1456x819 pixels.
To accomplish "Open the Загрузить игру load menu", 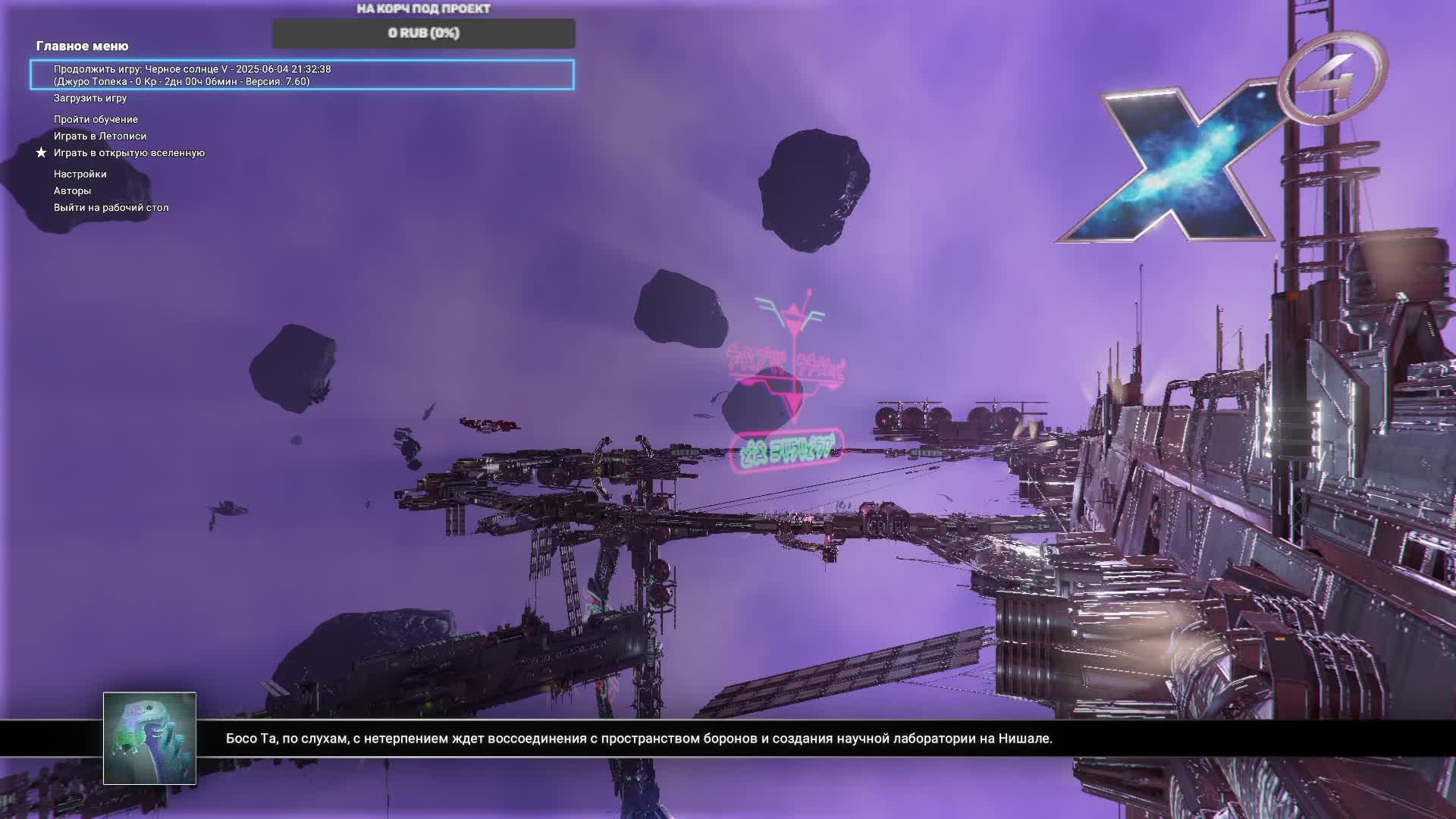I will pos(90,99).
